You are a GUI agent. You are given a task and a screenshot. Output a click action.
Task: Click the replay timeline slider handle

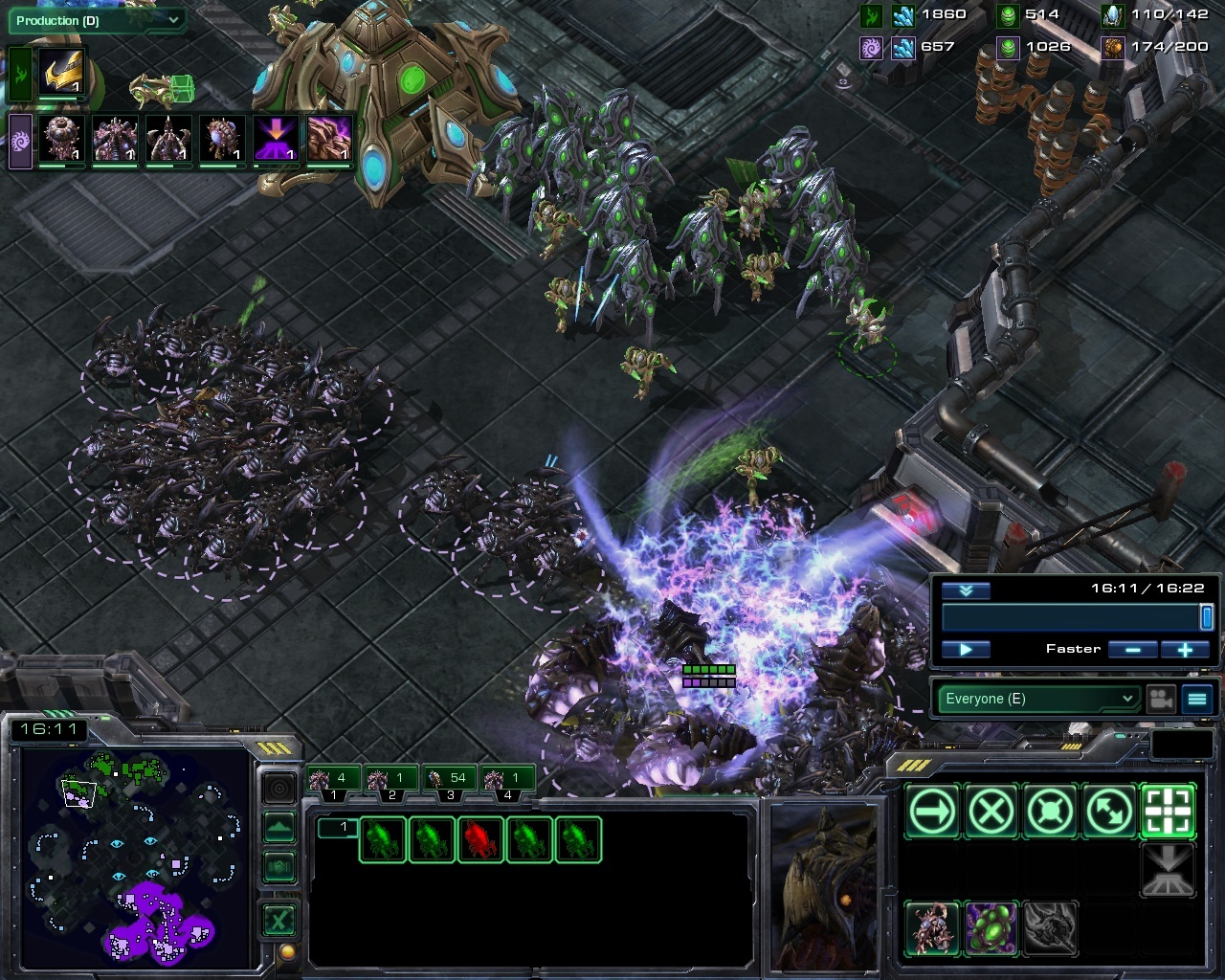(x=1206, y=617)
